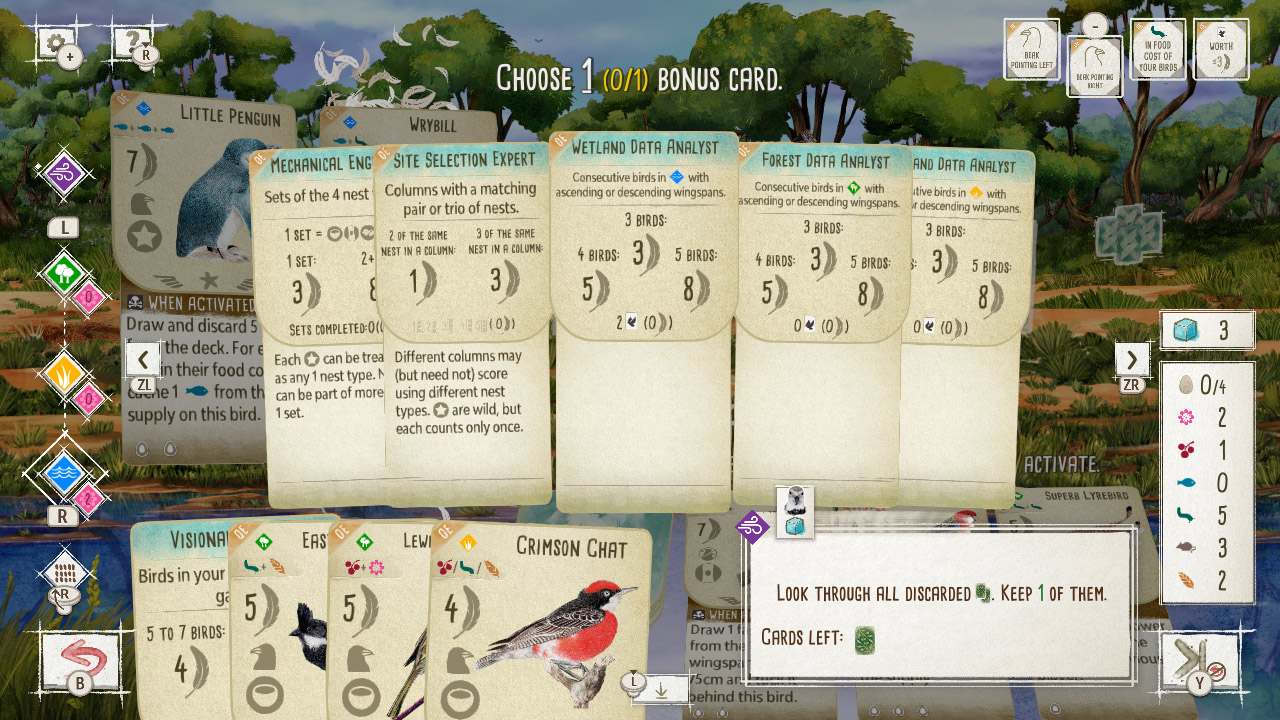Click the "In Food Cost of Your Birds" icon

tap(1158, 47)
